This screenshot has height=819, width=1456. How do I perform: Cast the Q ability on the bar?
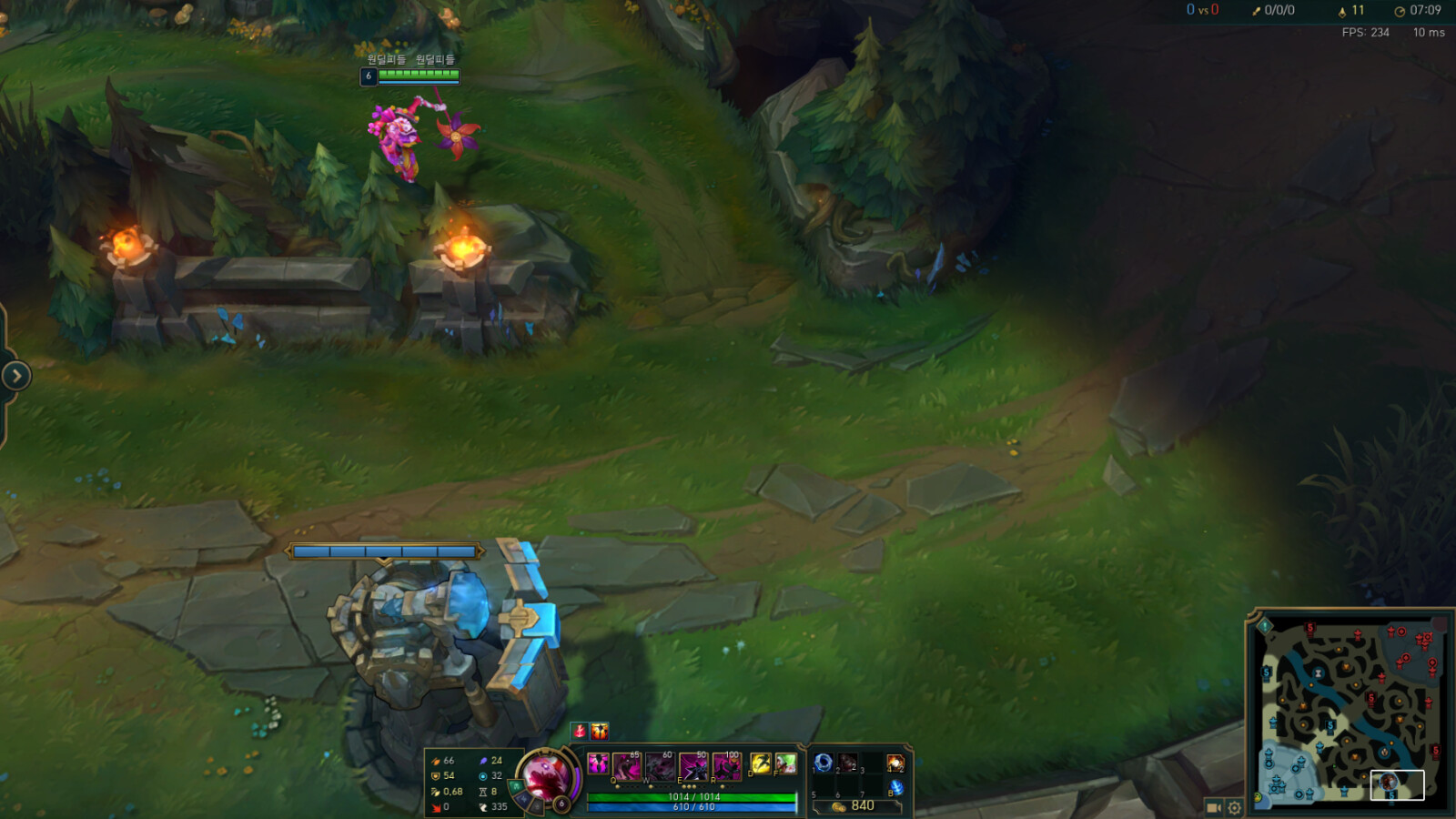click(x=627, y=766)
